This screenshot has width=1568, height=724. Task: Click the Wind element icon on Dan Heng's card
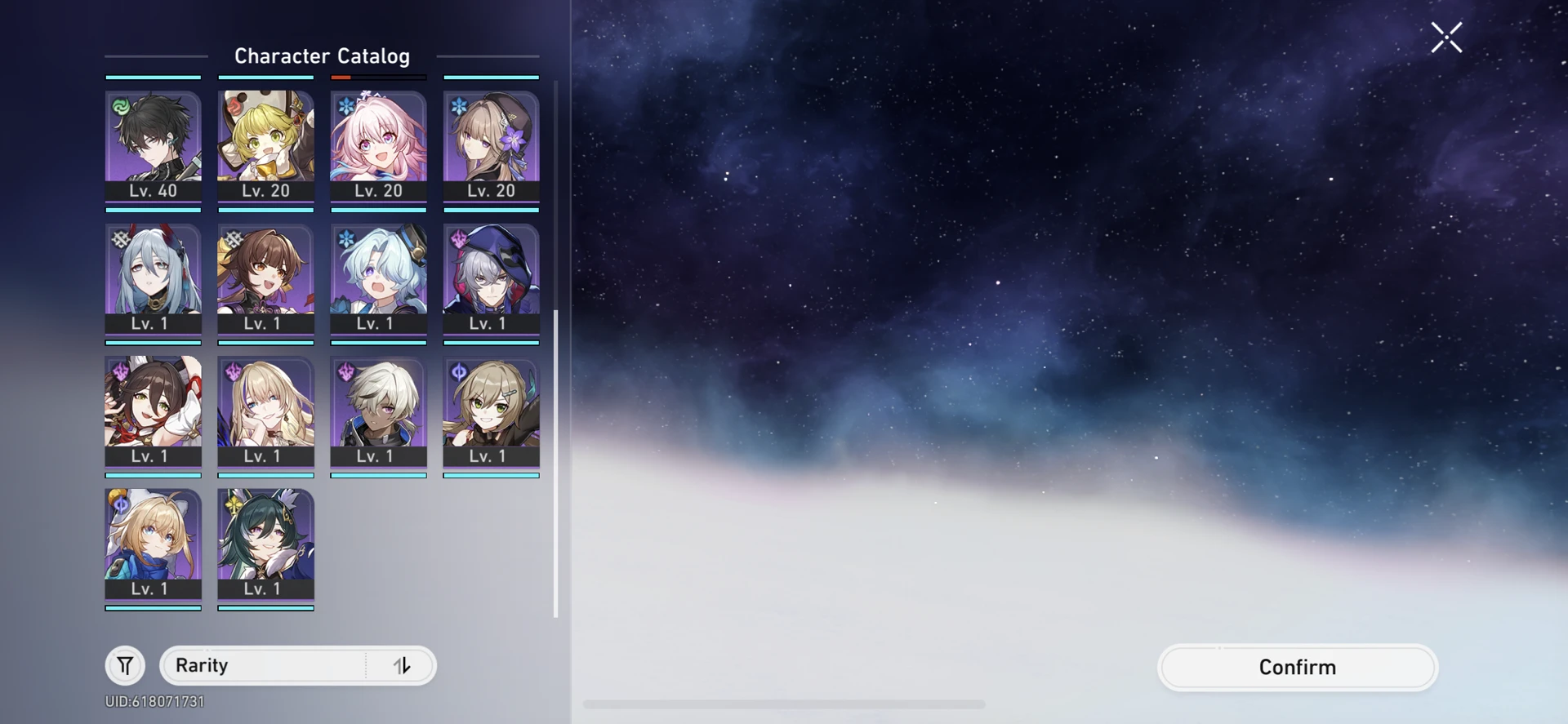click(122, 105)
